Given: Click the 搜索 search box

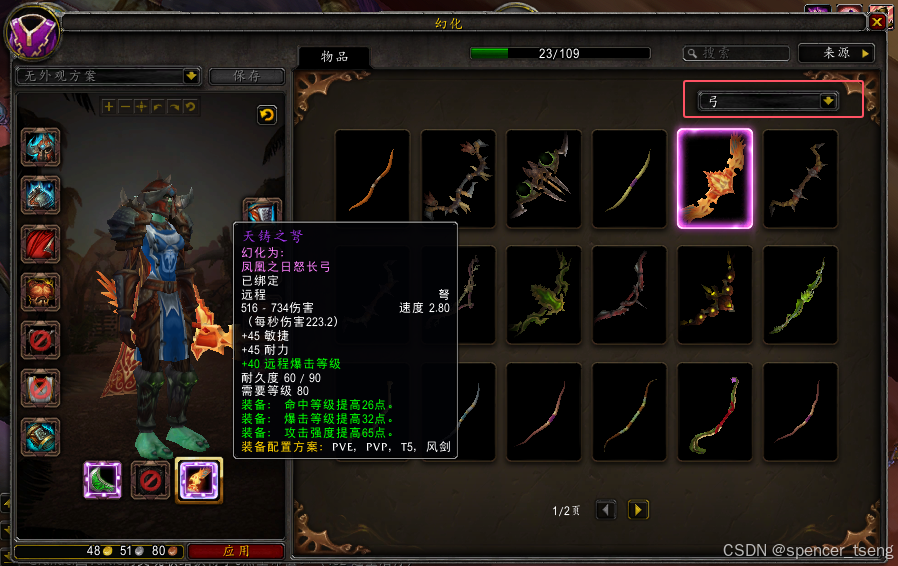Looking at the screenshot, I should [735, 53].
